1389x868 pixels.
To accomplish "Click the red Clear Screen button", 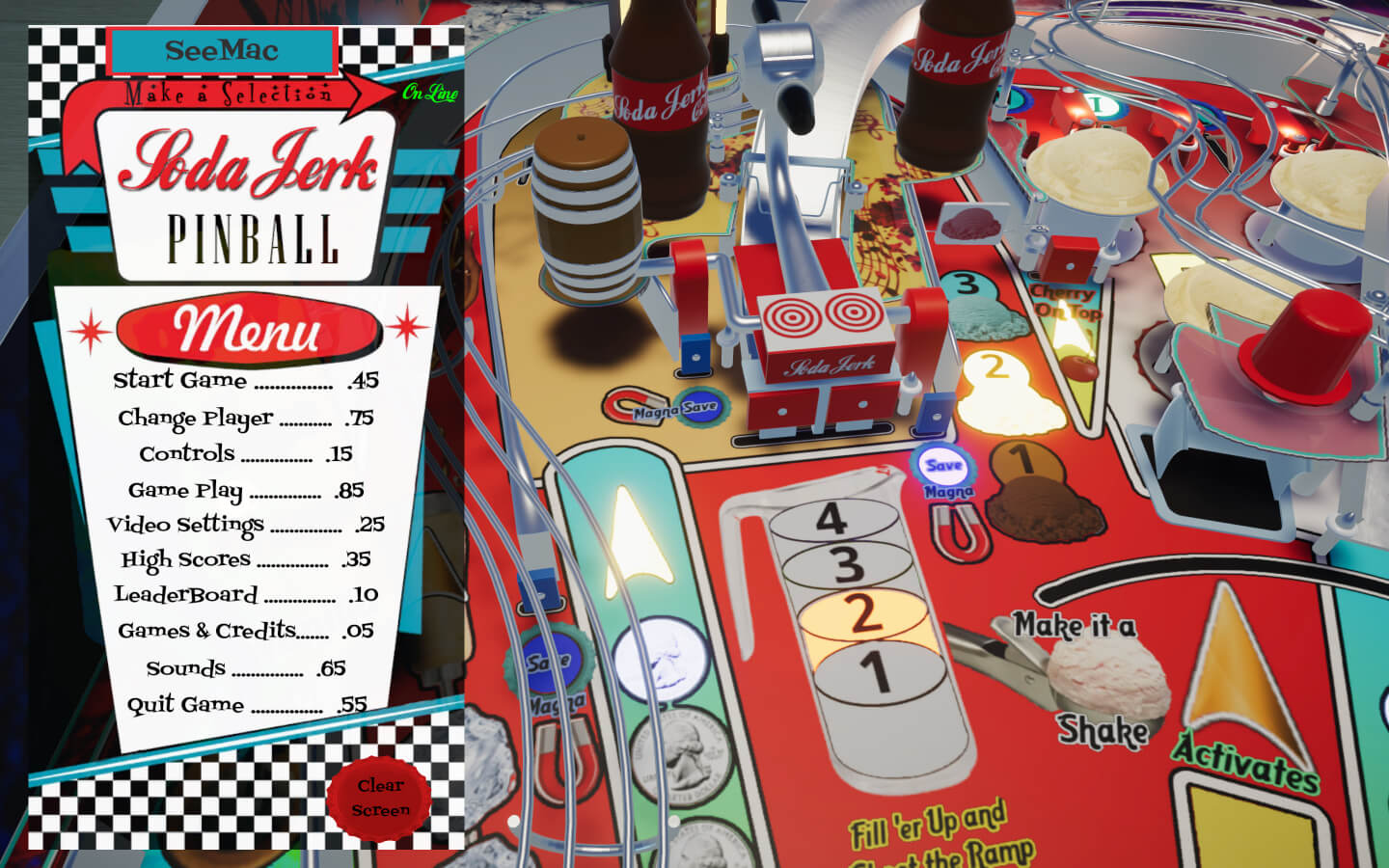I will click(380, 798).
